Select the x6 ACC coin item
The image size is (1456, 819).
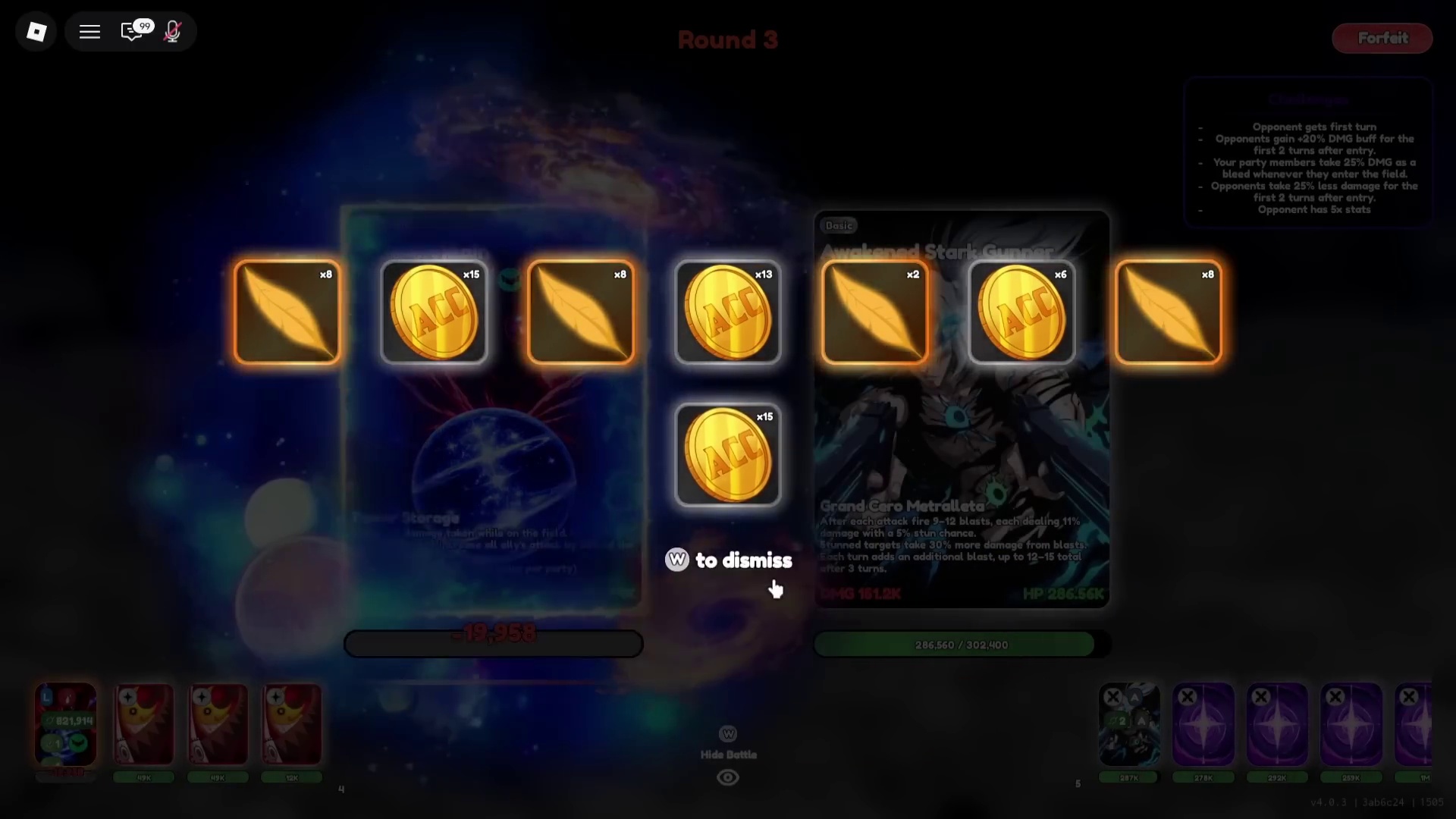pyautogui.click(x=1021, y=312)
